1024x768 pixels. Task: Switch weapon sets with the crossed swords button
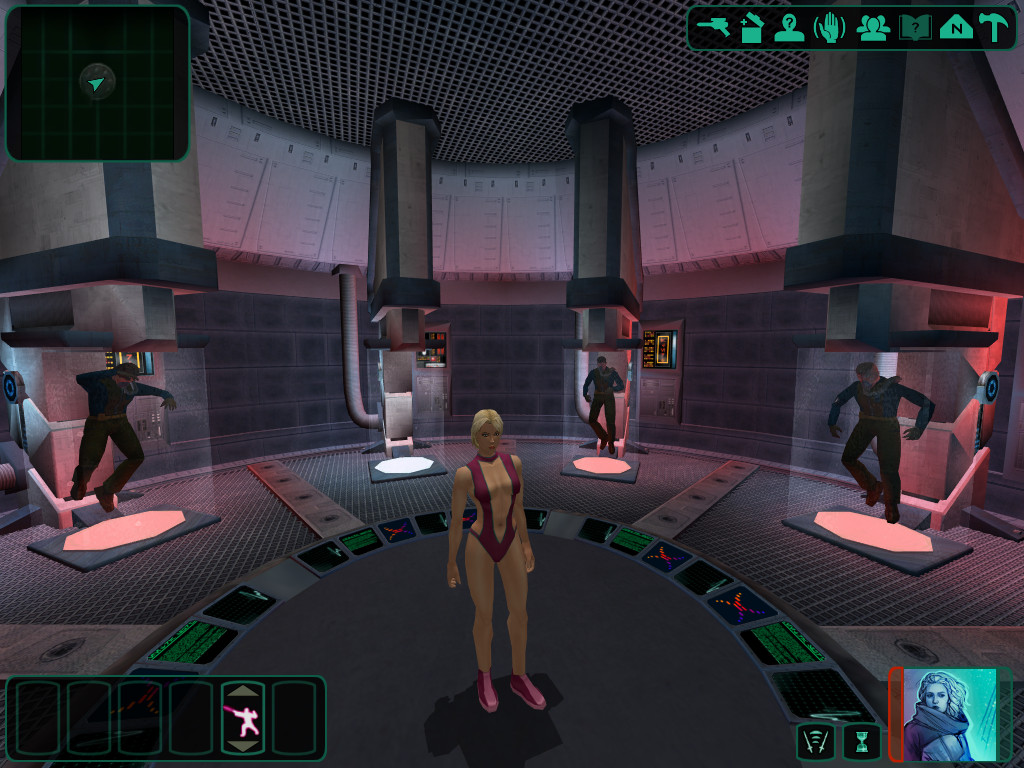click(x=816, y=742)
